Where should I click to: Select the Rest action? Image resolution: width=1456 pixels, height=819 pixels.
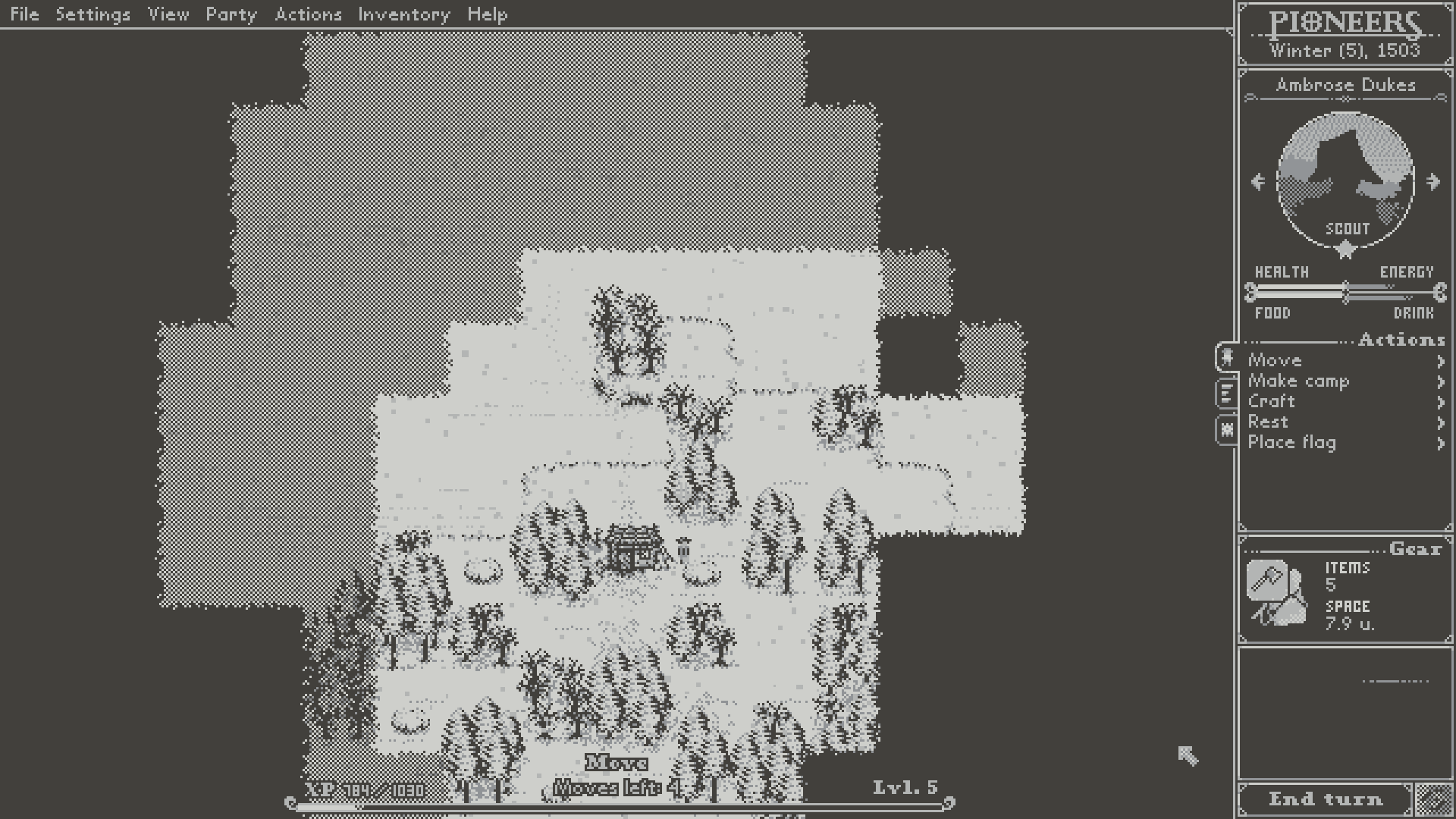1266,422
